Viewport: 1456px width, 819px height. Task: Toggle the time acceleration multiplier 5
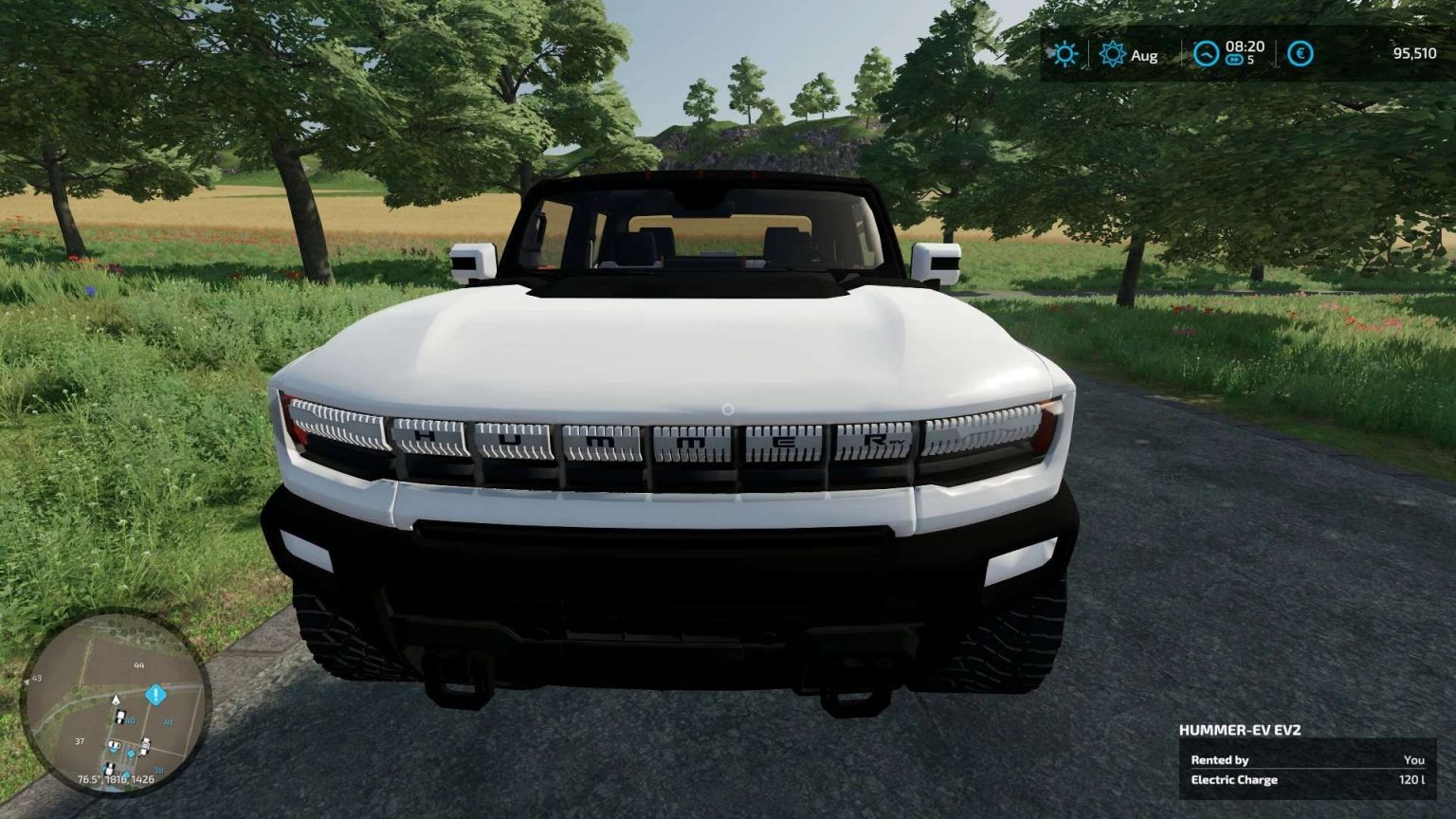tap(1252, 58)
